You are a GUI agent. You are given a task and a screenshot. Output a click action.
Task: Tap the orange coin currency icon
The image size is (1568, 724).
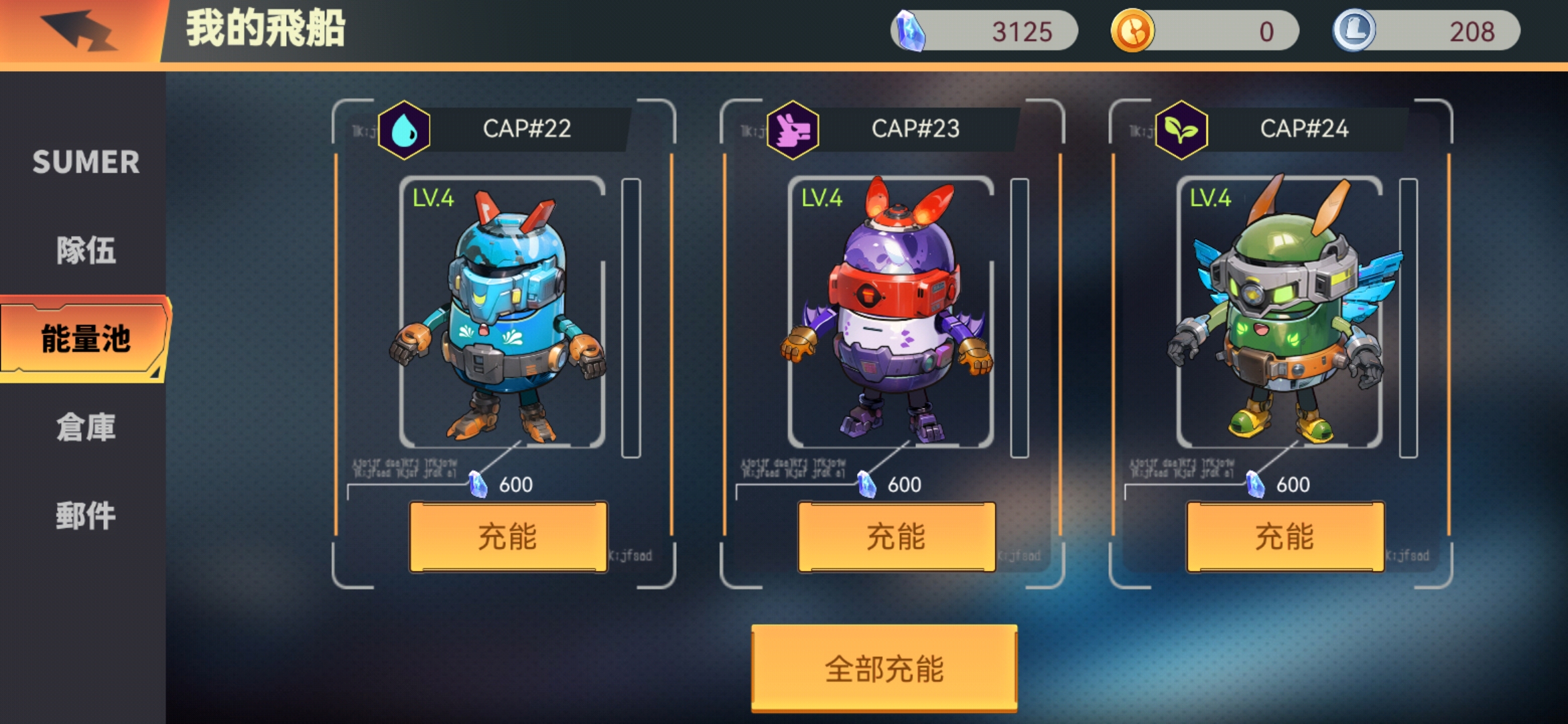[1132, 31]
